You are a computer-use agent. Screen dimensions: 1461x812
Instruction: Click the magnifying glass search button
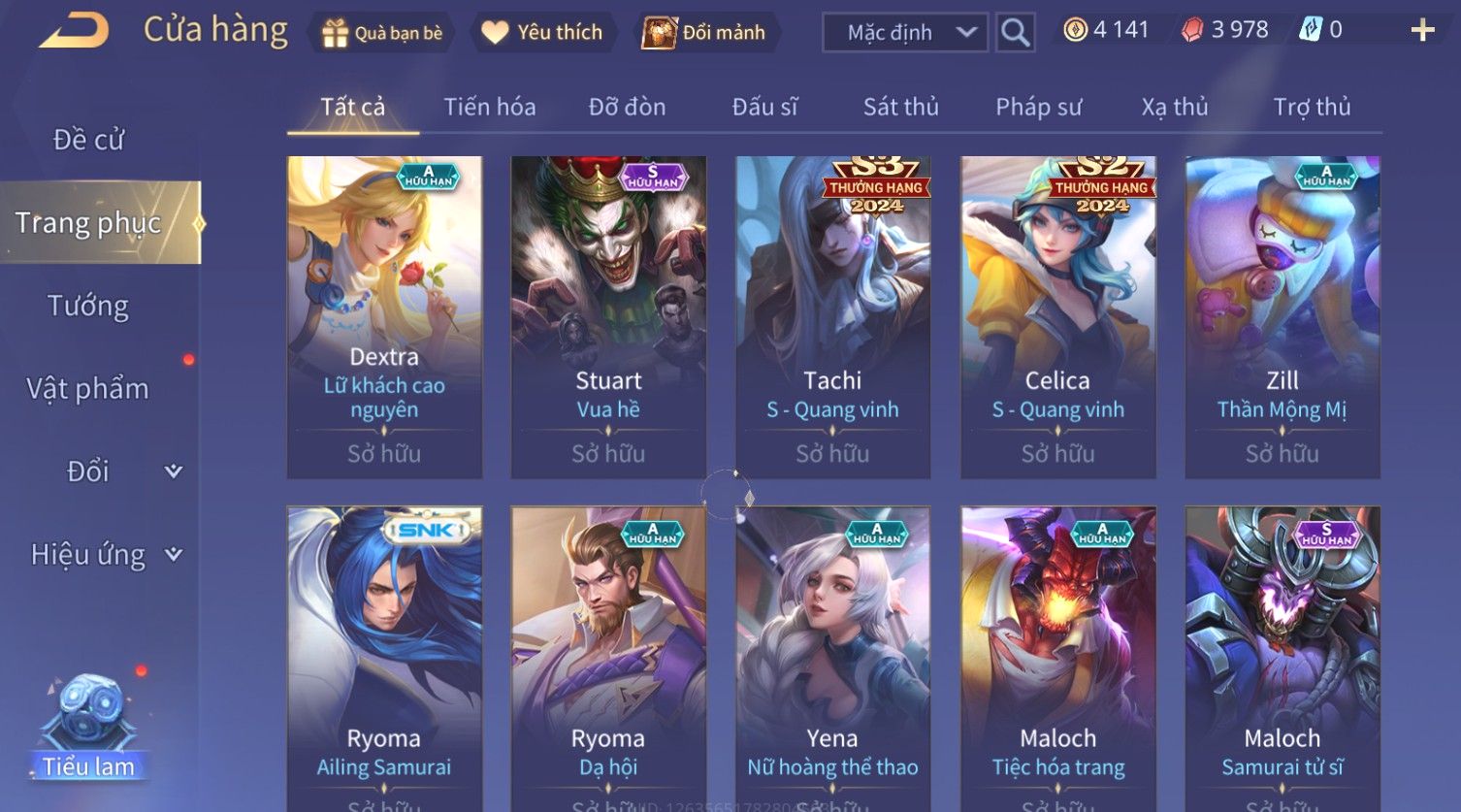click(1015, 33)
